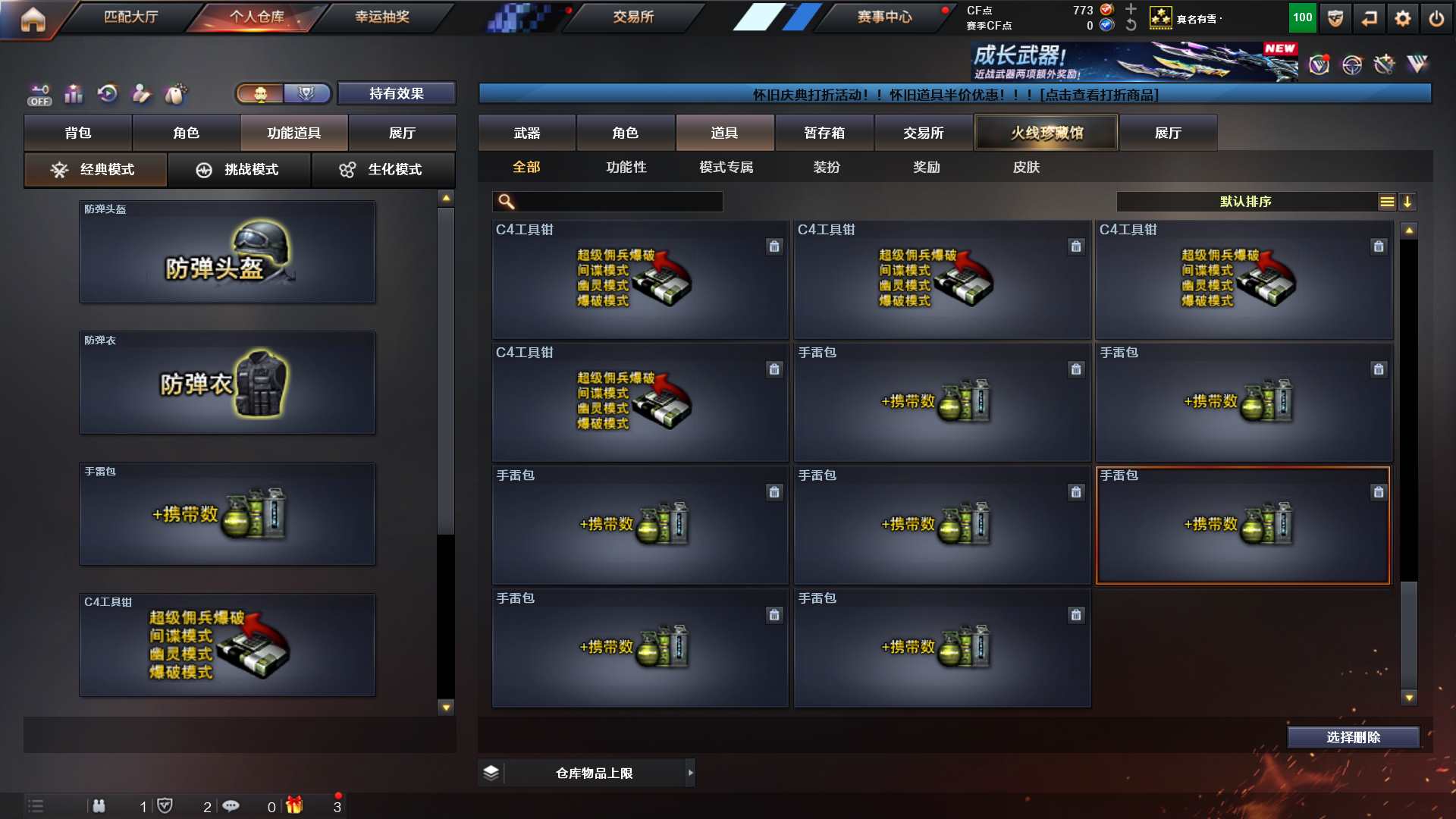The image size is (1456, 819).
Task: Open the 默认排序 sort dropdown
Action: tap(1246, 202)
